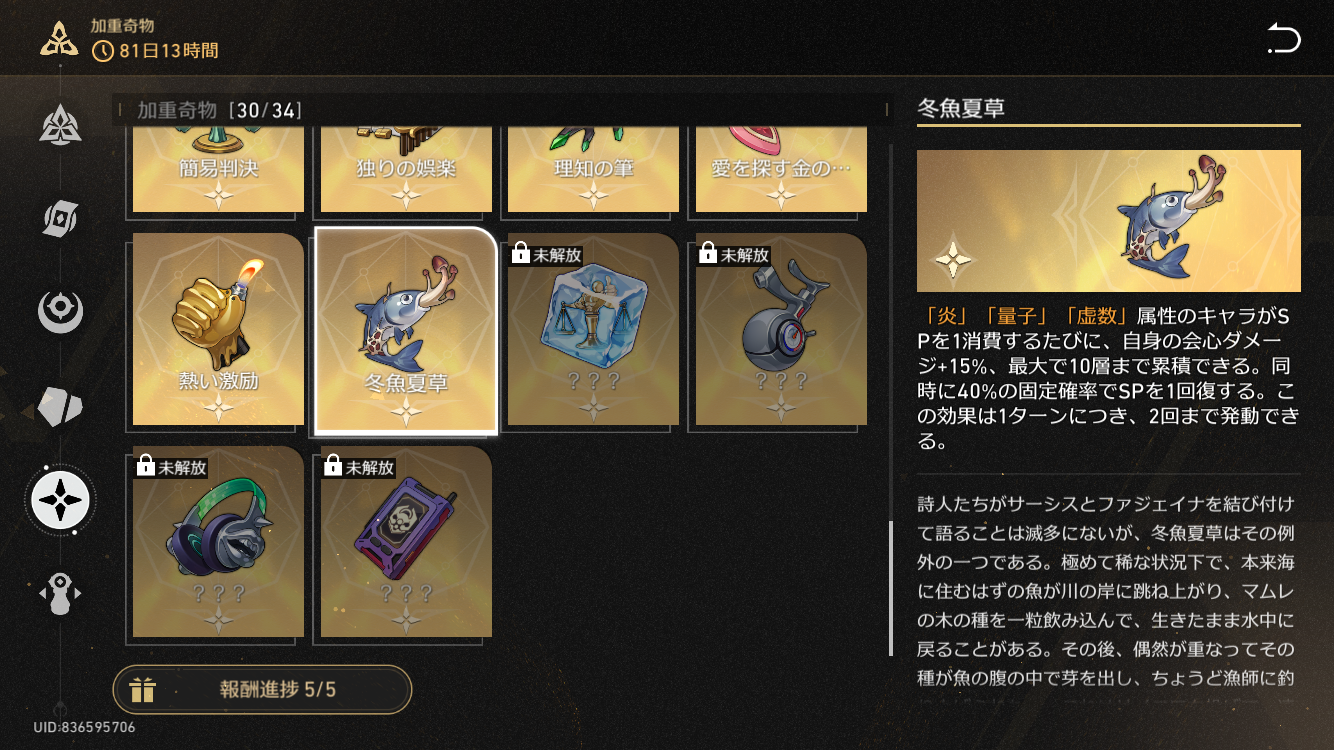Switch to the tilted cards sidebar tab

(60, 218)
